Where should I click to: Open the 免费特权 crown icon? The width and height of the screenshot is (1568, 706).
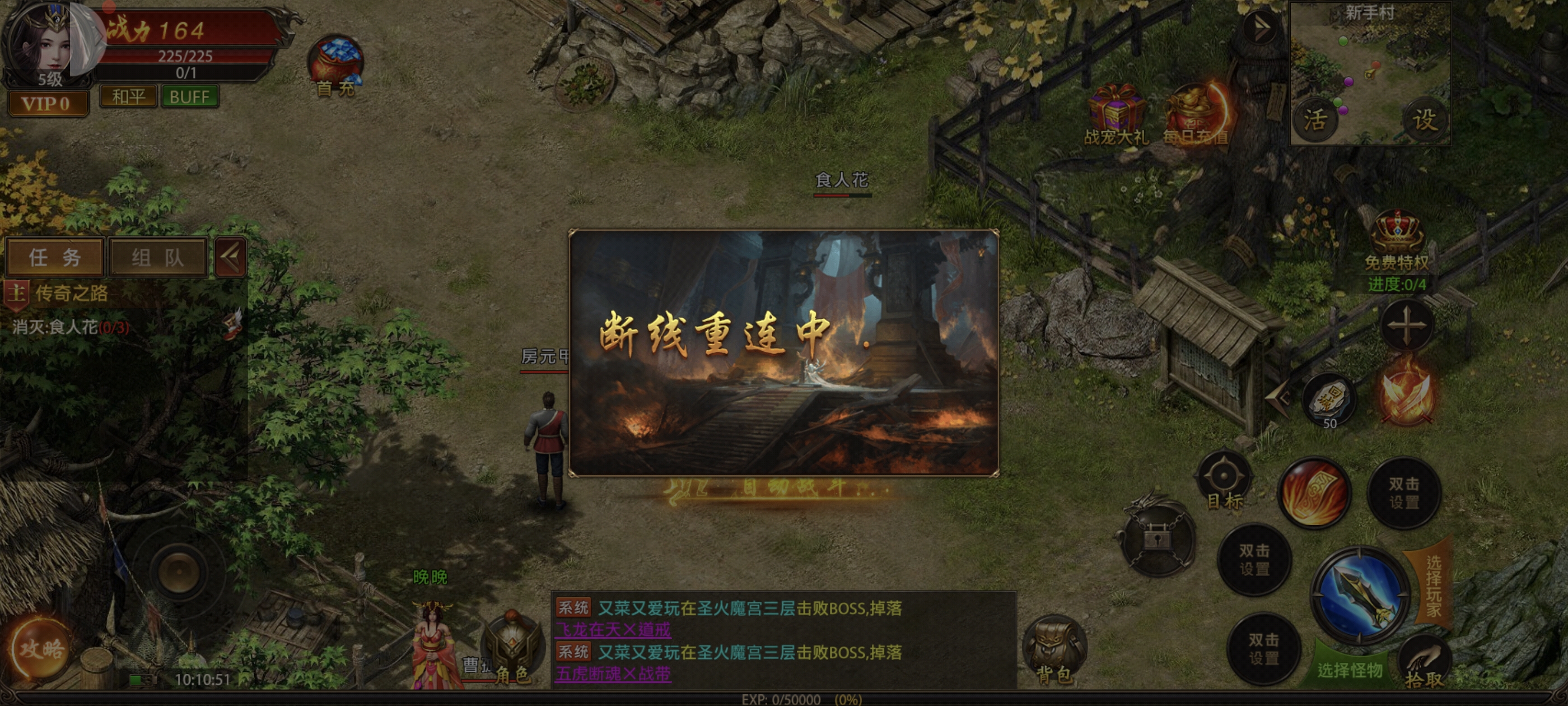point(1396,235)
